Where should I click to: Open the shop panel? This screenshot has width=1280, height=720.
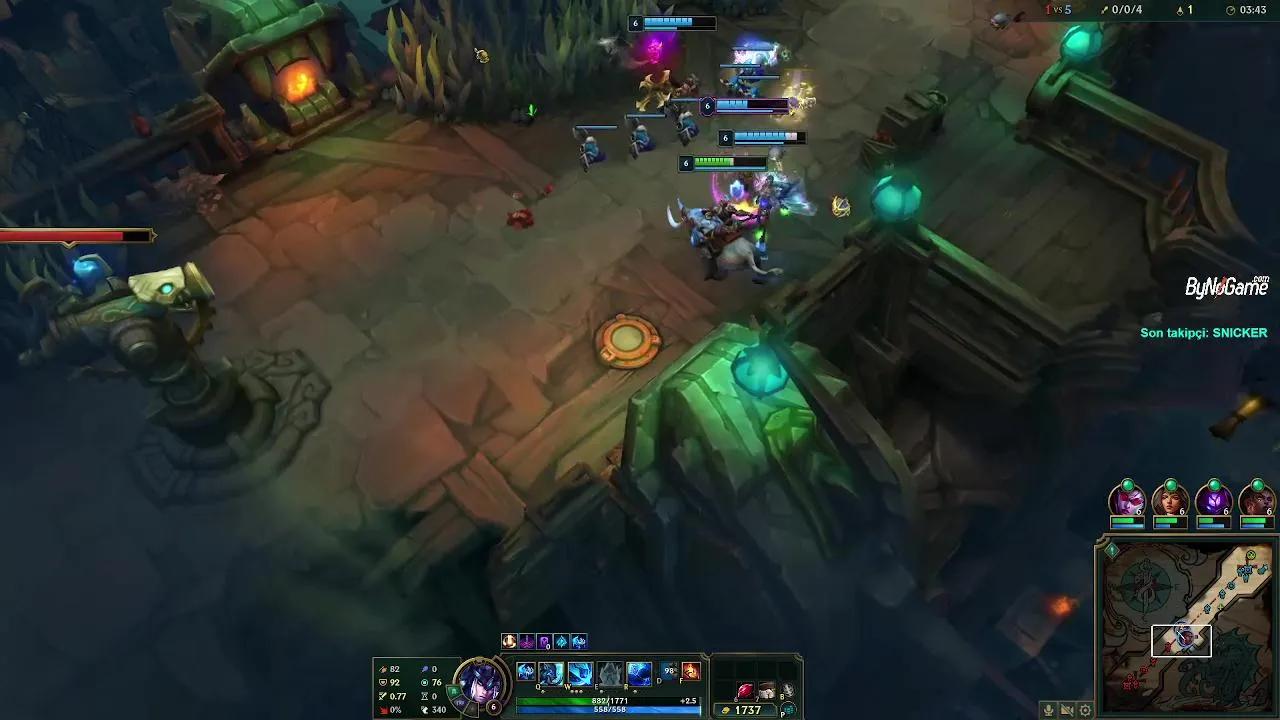click(x=789, y=709)
